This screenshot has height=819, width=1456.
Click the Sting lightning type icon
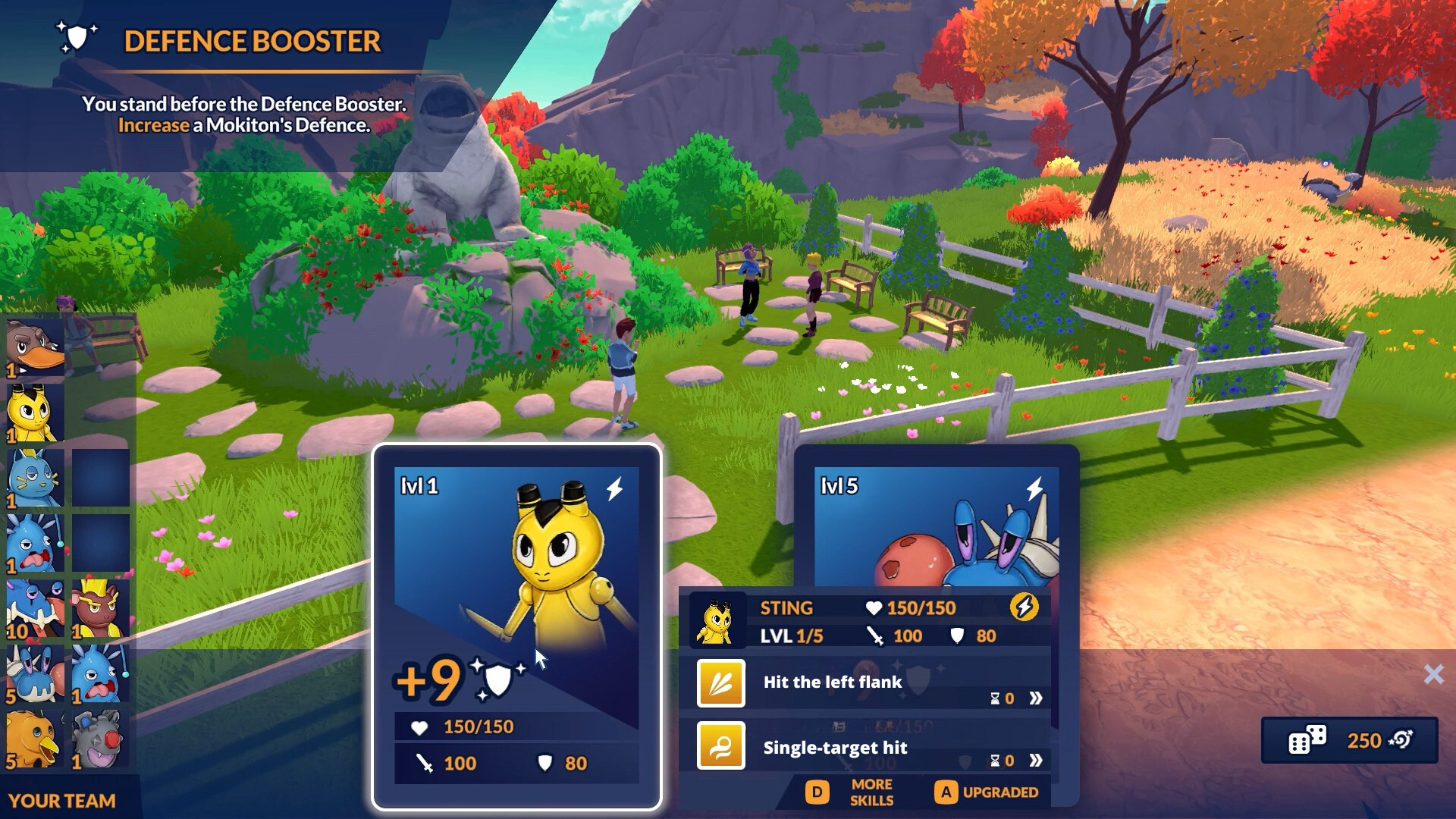[x=1024, y=607]
